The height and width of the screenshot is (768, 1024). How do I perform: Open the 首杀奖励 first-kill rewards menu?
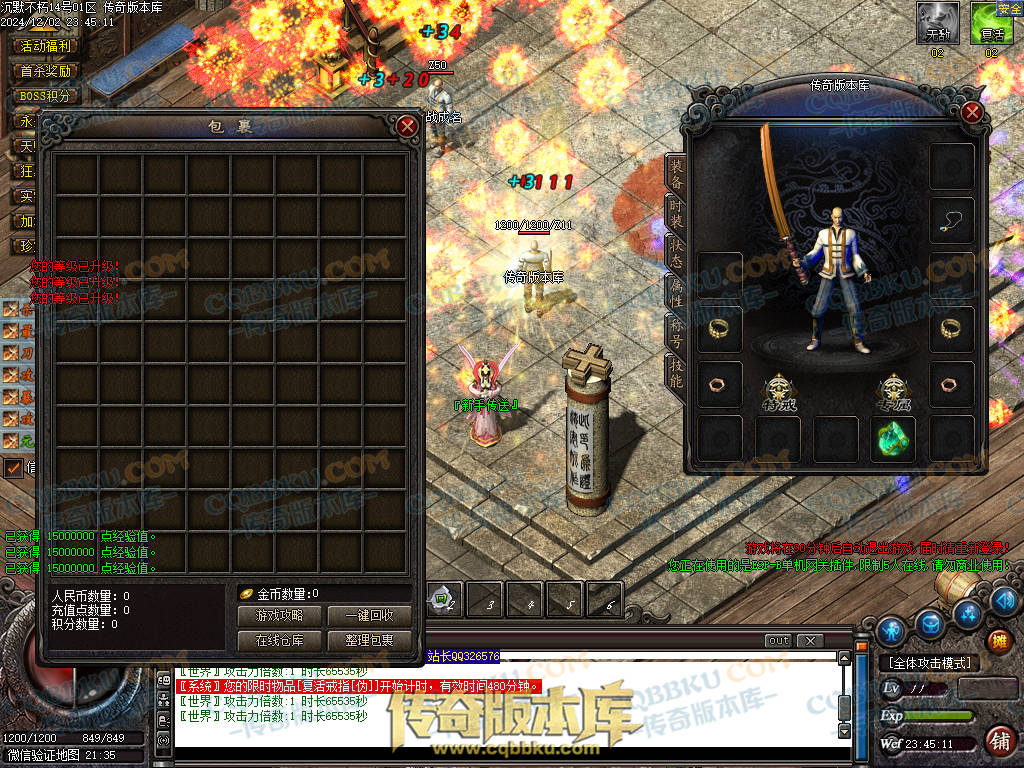(46, 71)
